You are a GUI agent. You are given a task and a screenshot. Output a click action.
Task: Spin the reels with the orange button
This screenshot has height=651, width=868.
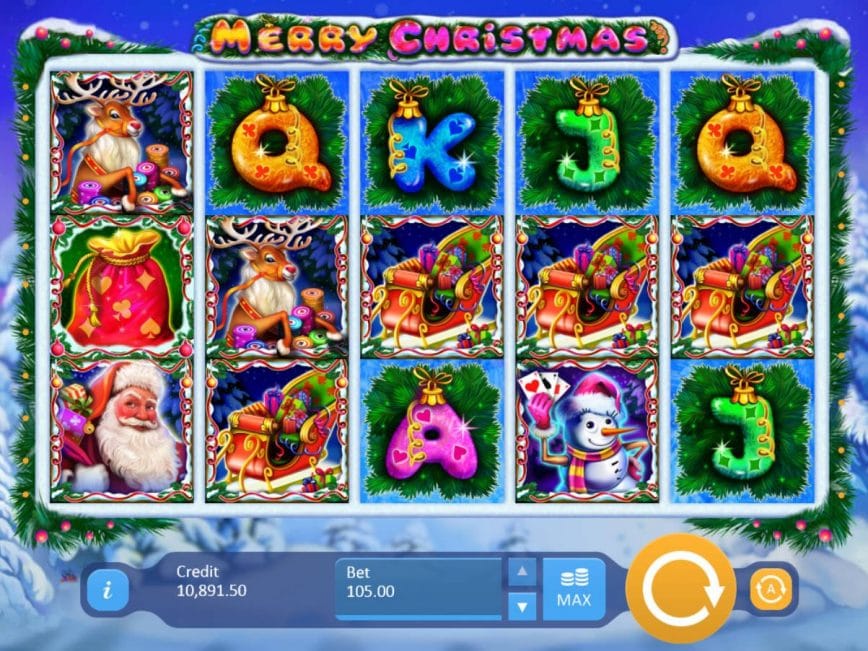[681, 589]
